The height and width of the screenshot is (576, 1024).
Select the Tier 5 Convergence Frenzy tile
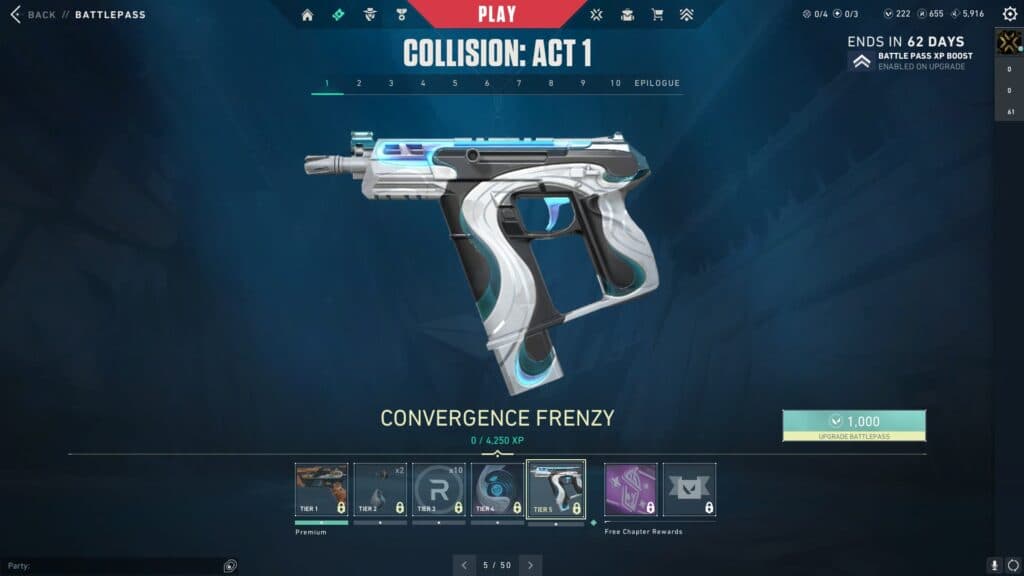pos(556,489)
